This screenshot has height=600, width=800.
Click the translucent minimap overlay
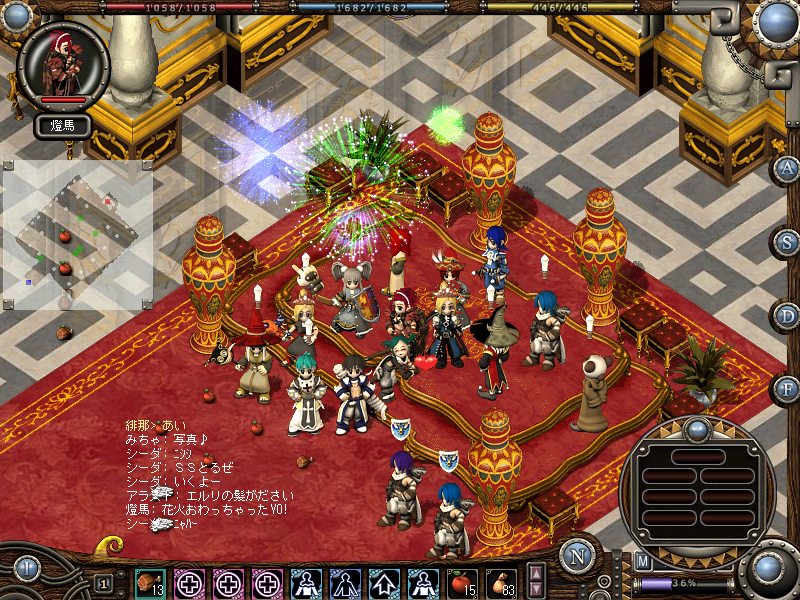(x=77, y=234)
